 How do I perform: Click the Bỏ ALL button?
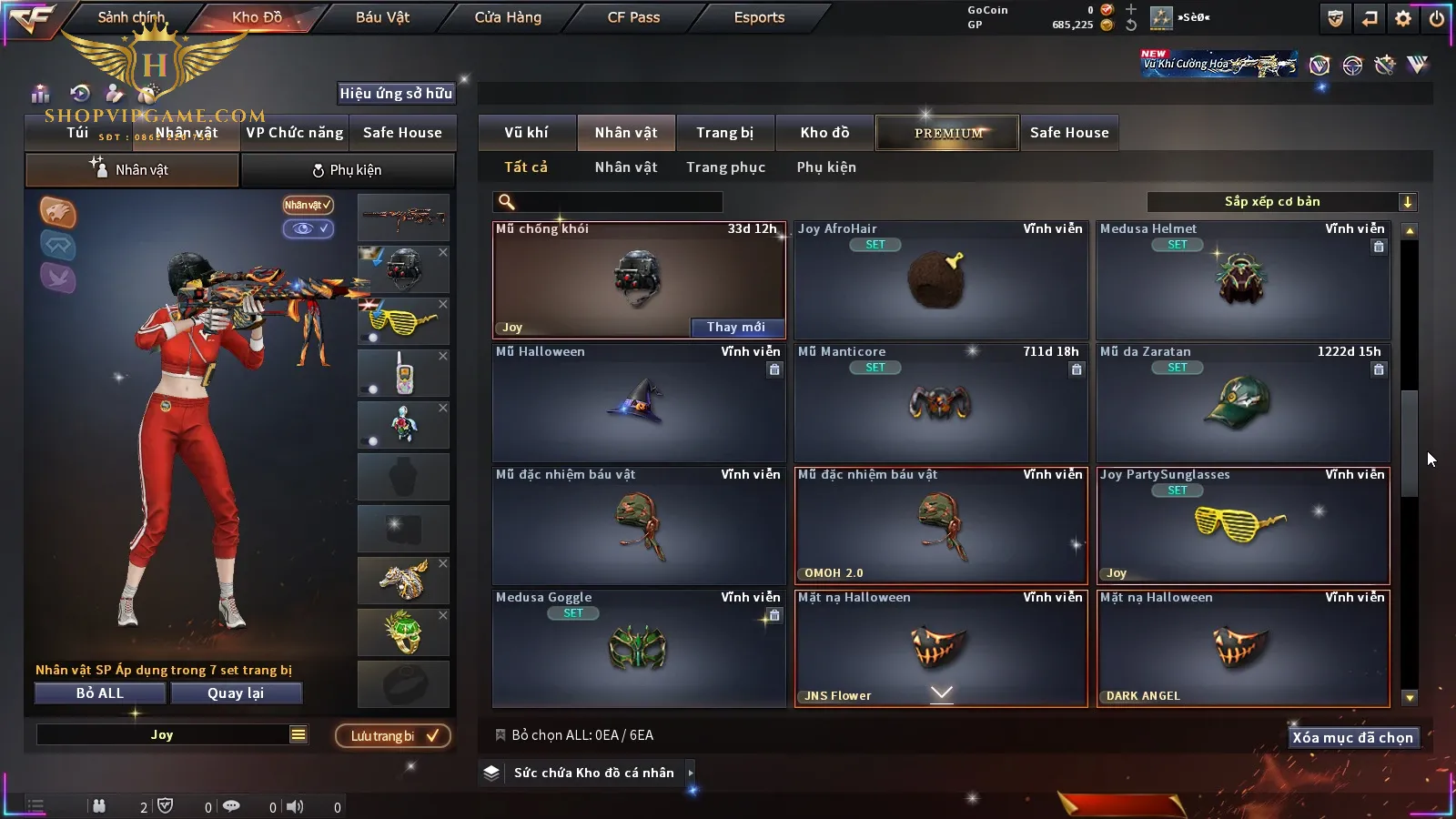point(100,693)
